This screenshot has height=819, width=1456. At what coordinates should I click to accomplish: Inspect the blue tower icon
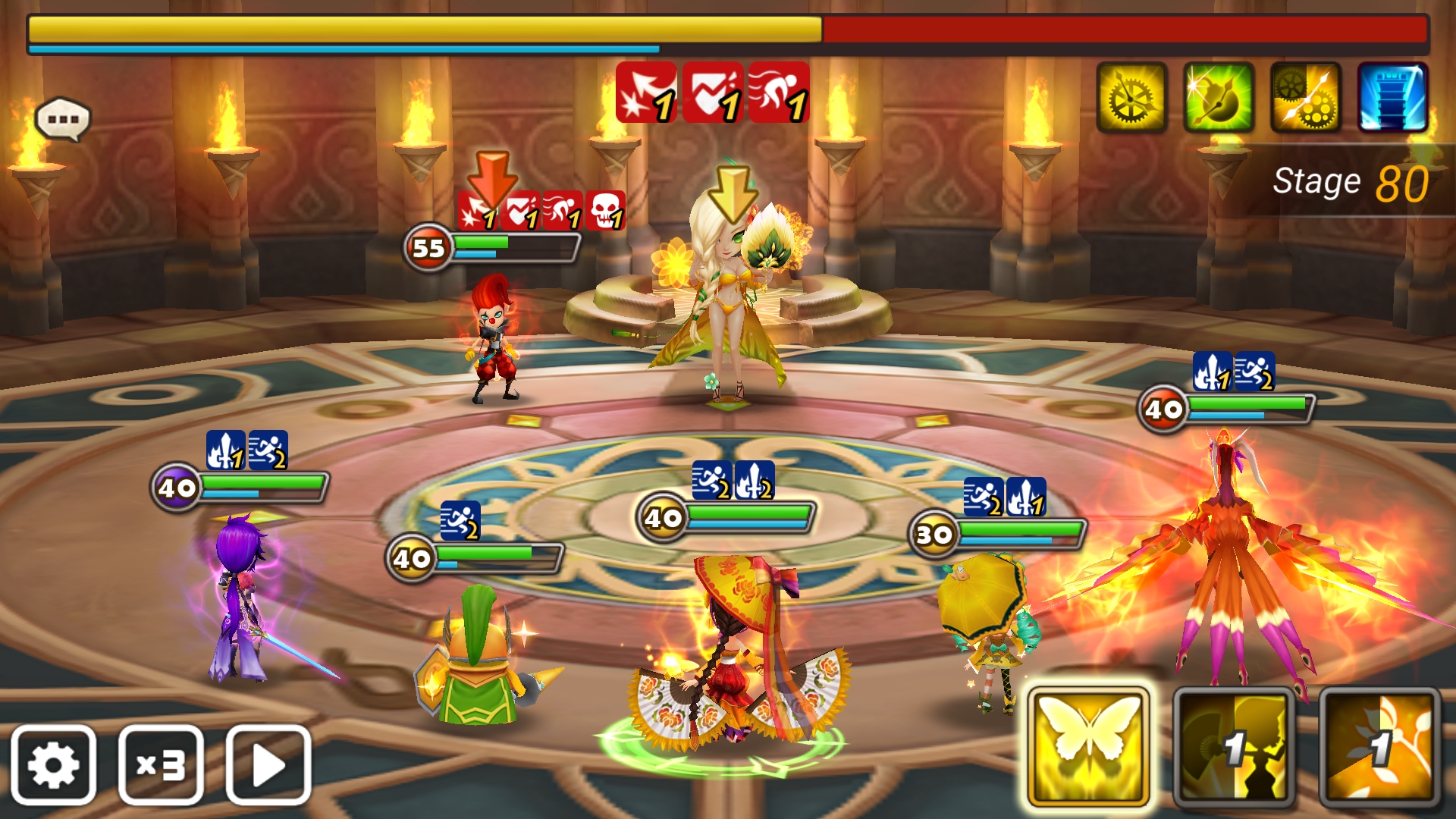[x=1393, y=98]
